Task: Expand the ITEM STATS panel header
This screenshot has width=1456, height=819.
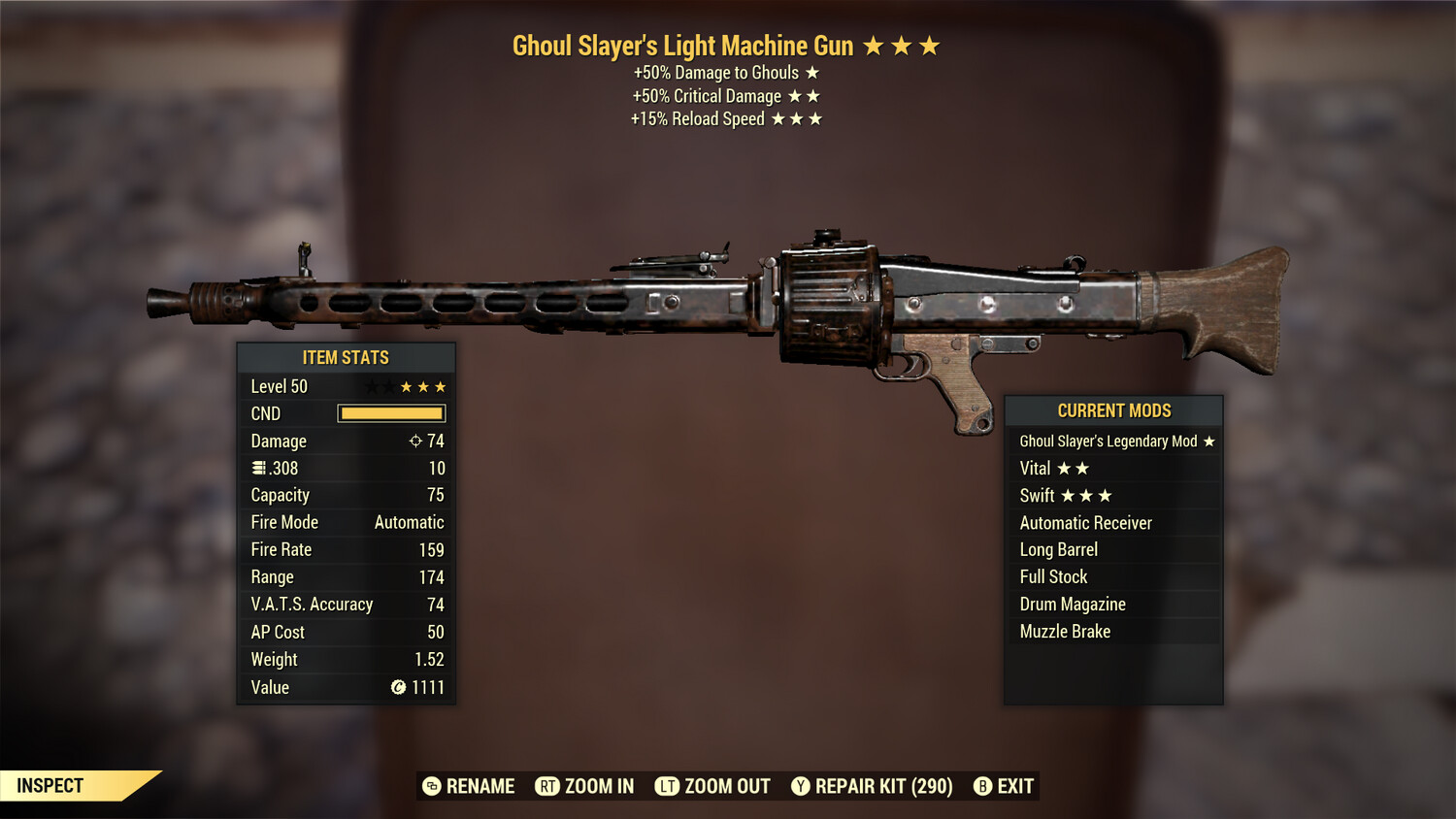Action: point(347,357)
